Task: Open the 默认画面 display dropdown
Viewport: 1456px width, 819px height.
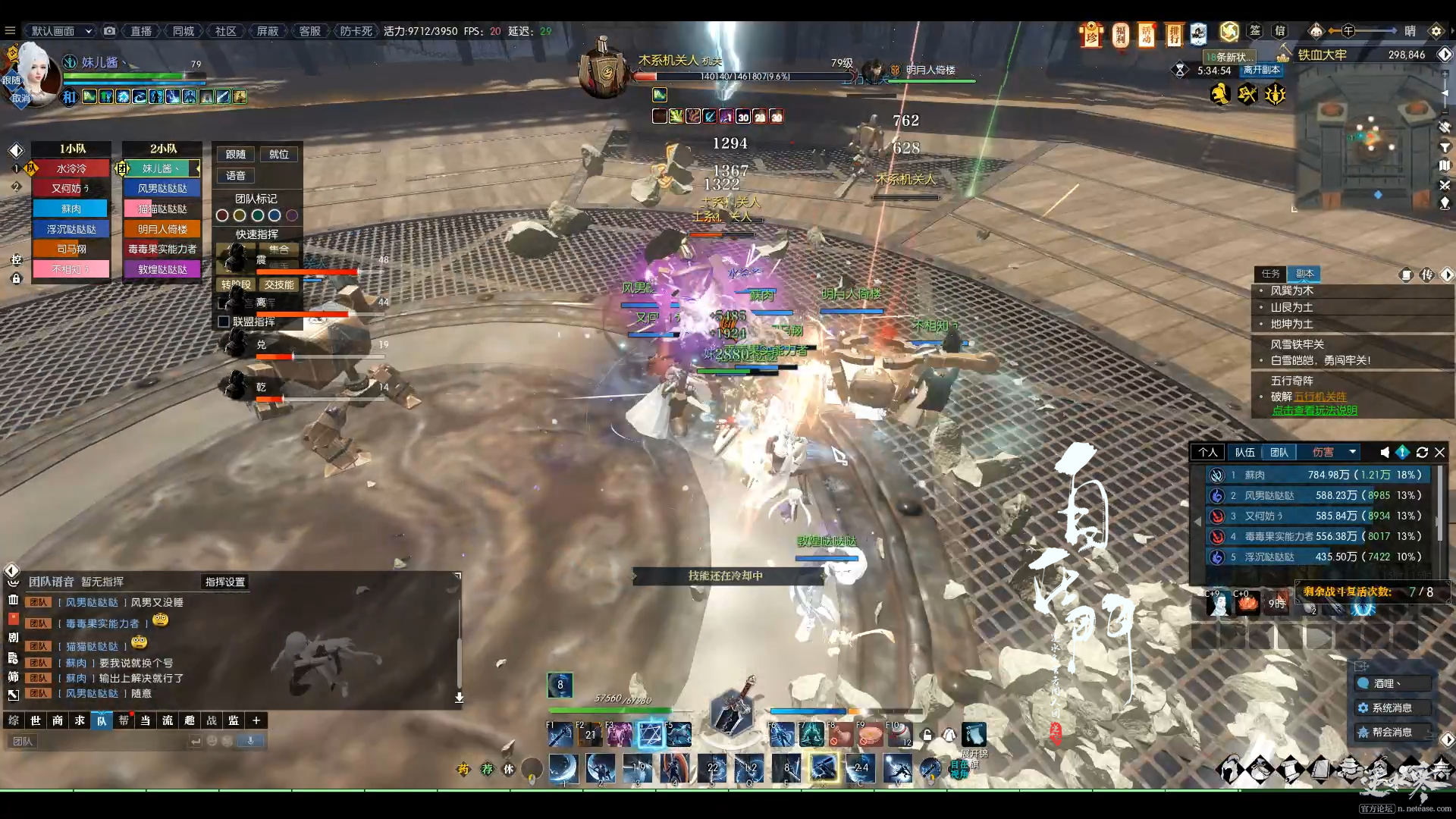Action: point(61,31)
